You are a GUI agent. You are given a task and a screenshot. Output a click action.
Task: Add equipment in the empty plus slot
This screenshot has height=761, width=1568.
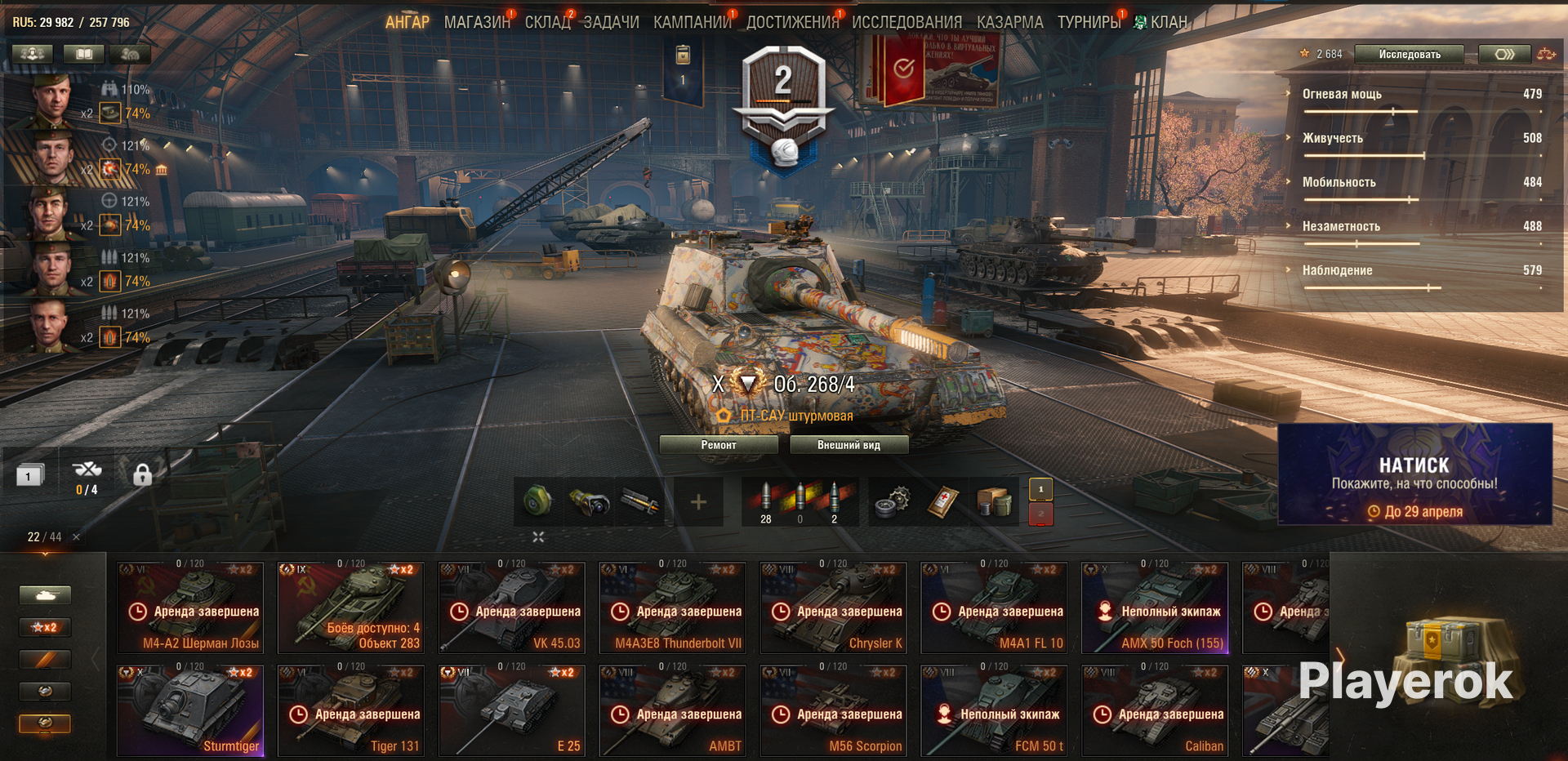coord(698,502)
